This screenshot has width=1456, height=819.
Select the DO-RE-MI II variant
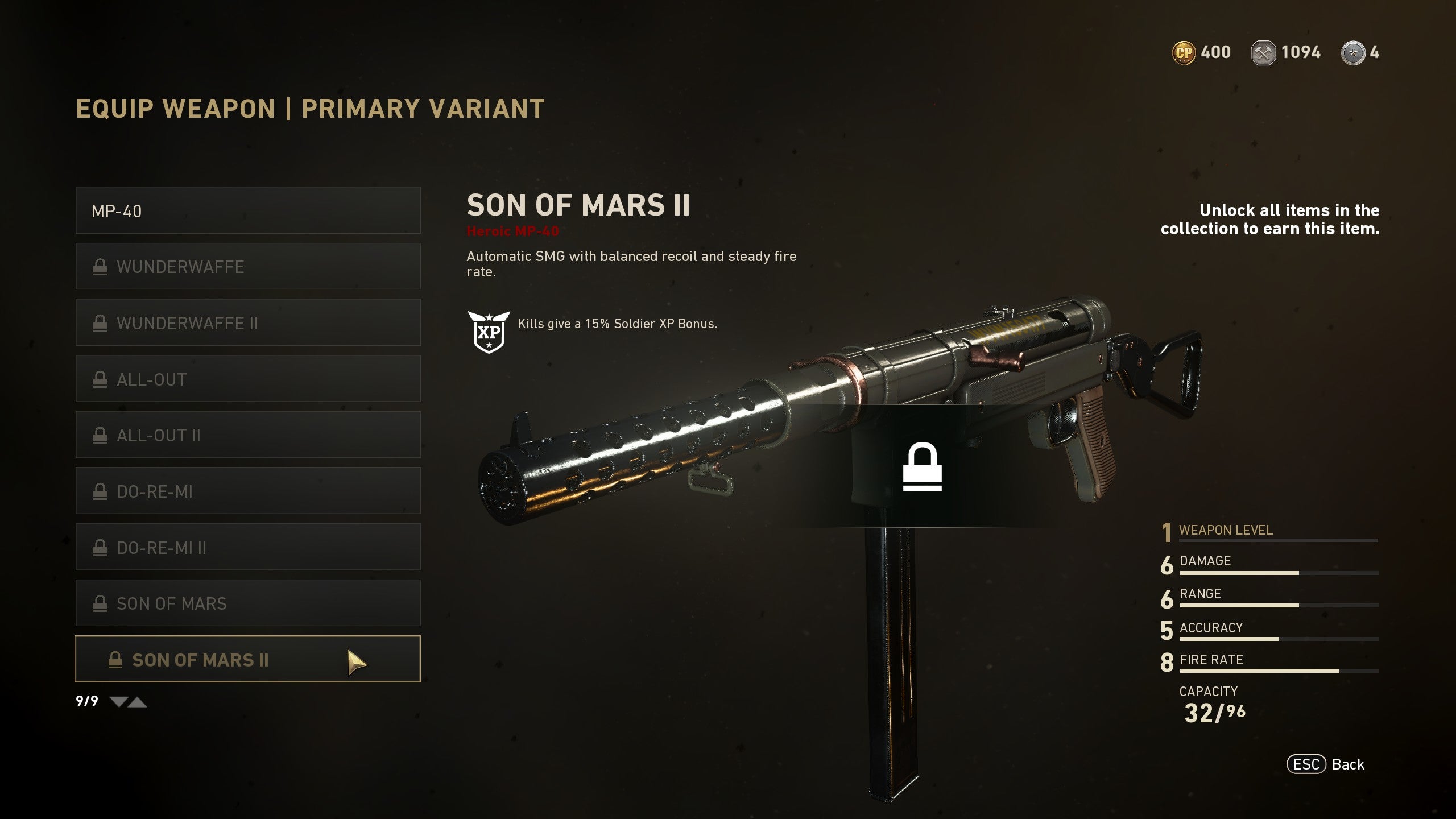tap(247, 547)
